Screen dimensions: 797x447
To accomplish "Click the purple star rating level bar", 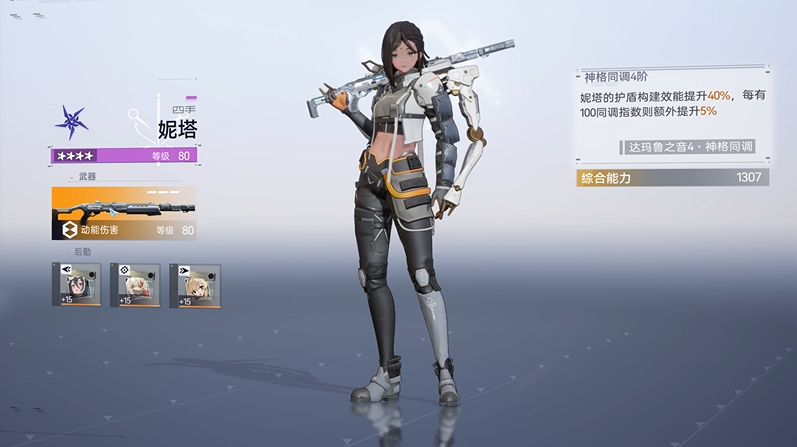I will pos(123,156).
